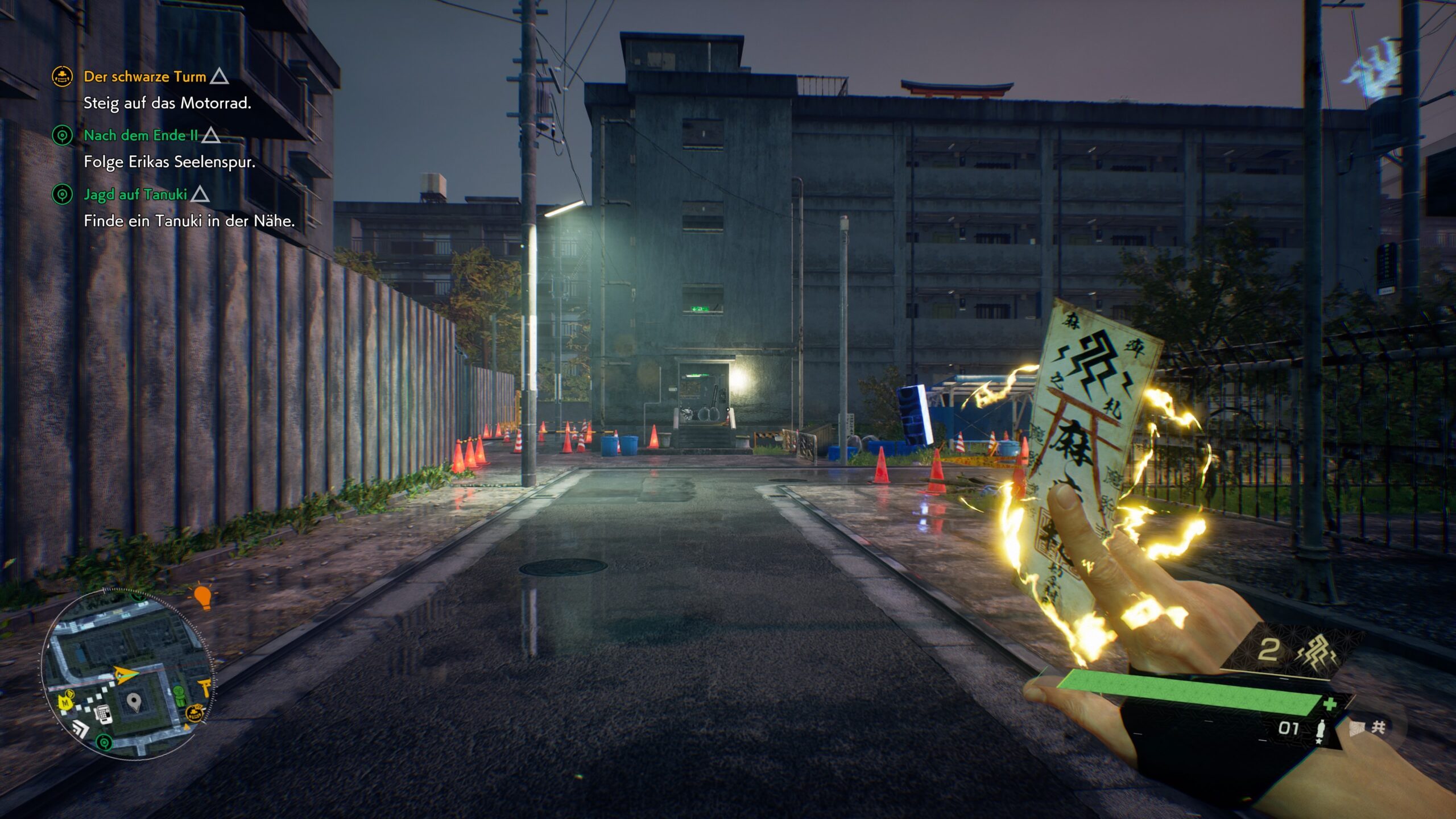Image resolution: width=1456 pixels, height=819 pixels.
Task: Click the orange lightbulb hint icon
Action: tap(202, 597)
